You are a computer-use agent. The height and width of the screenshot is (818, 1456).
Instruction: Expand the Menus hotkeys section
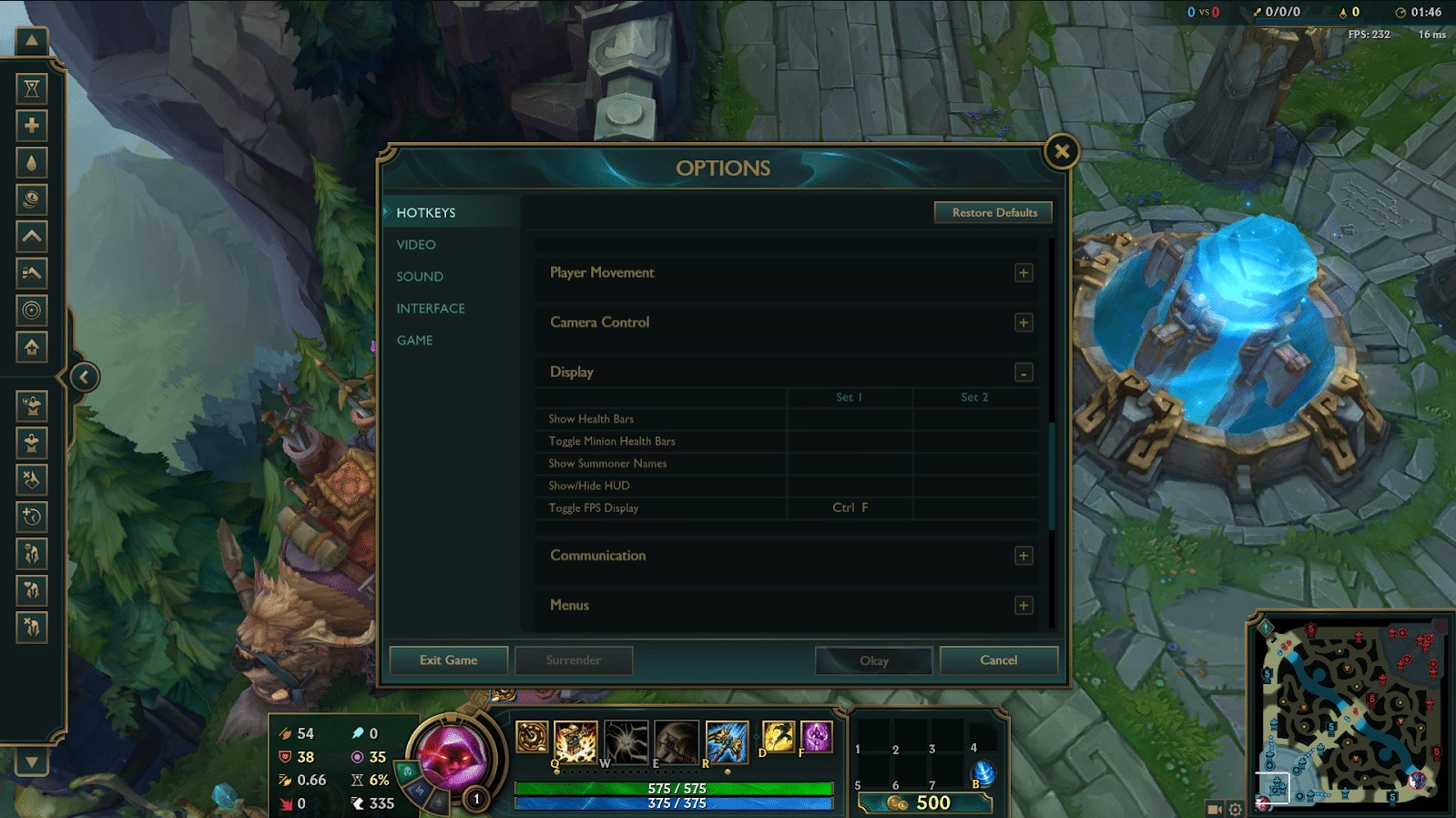(1023, 606)
